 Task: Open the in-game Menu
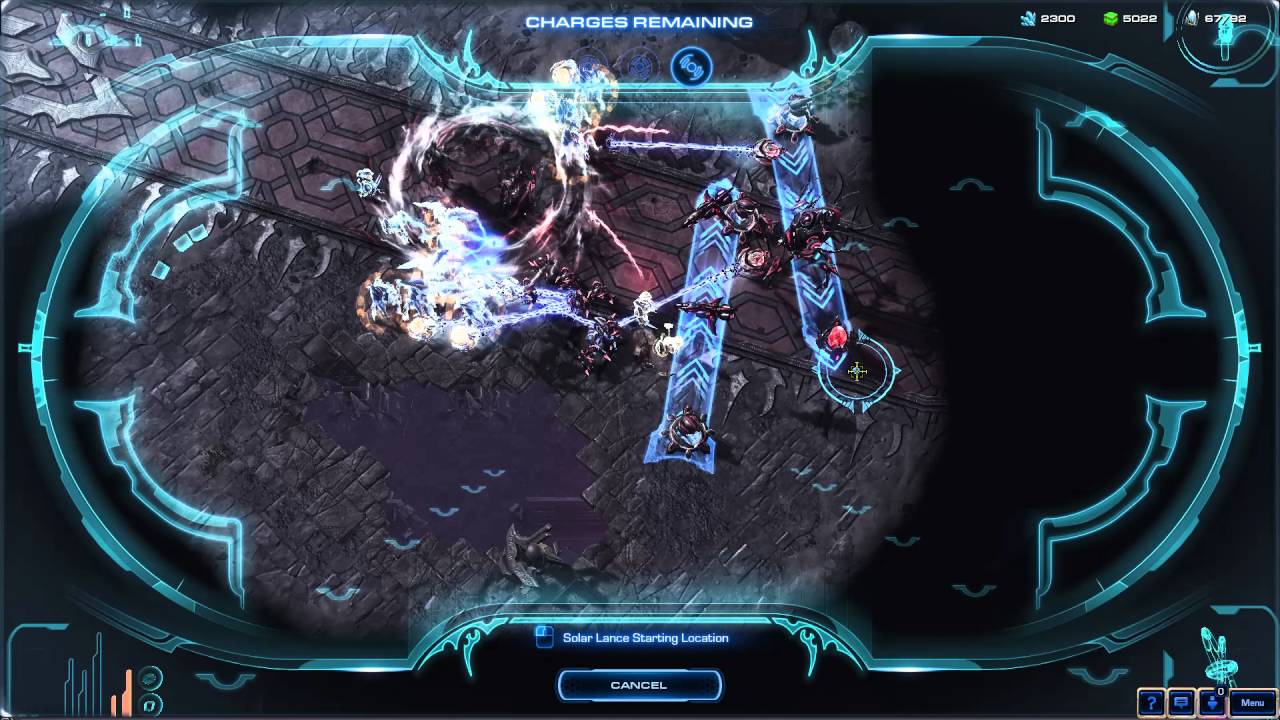click(x=1252, y=701)
